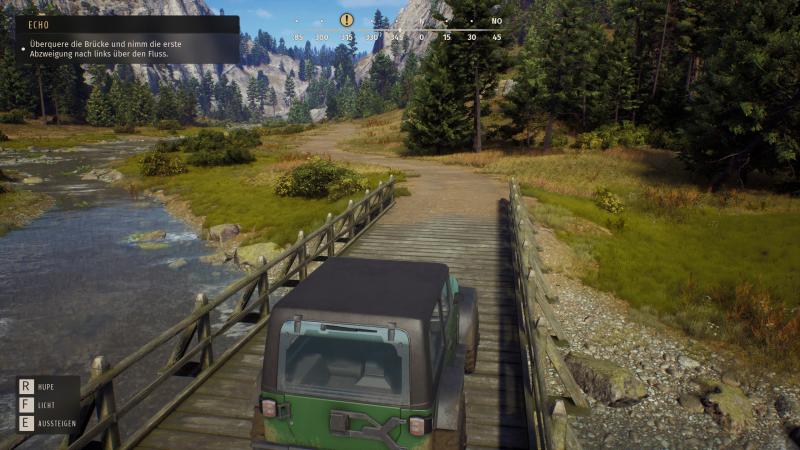Screen dimensions: 800x450
Task: Select the yellow exclamation quest marker
Action: click(347, 20)
